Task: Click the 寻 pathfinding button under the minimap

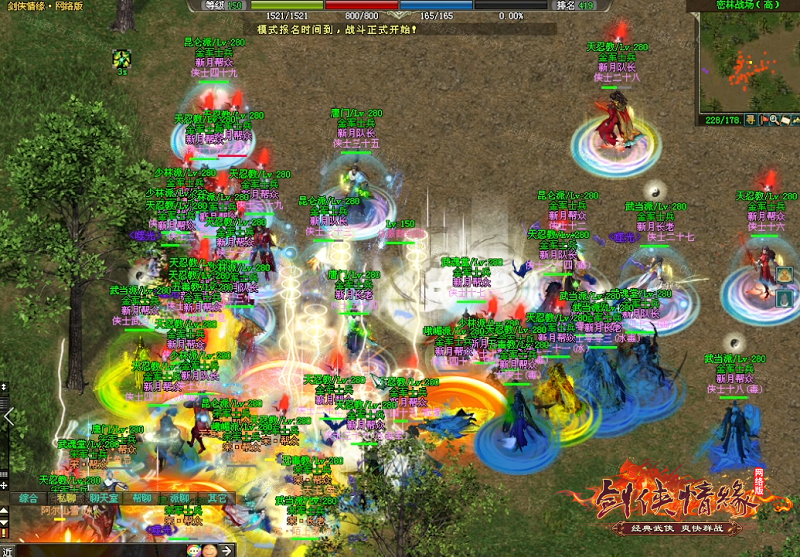Action: coord(752,121)
